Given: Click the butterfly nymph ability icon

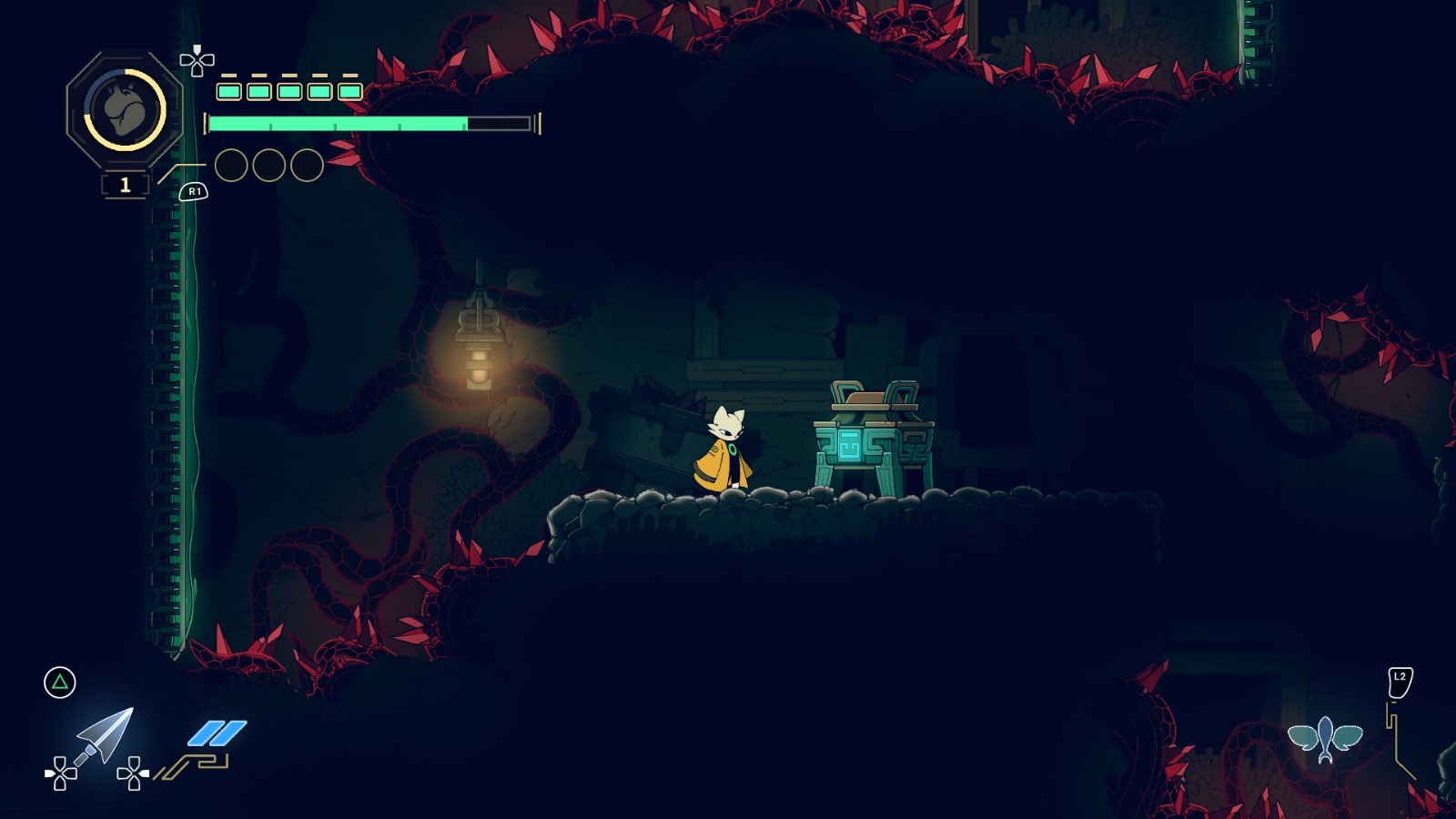Looking at the screenshot, I should [1325, 738].
